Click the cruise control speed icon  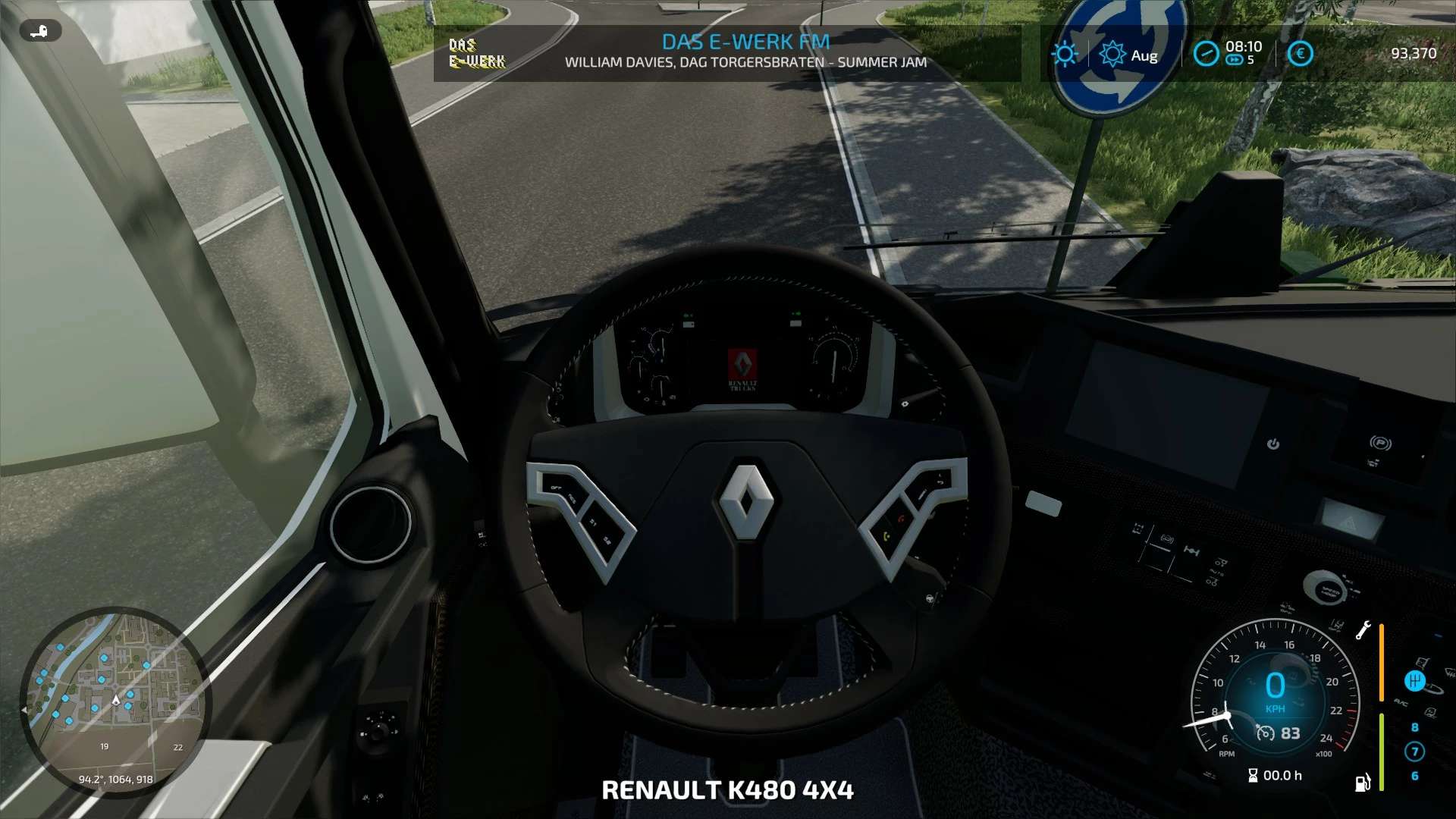coord(1265,733)
